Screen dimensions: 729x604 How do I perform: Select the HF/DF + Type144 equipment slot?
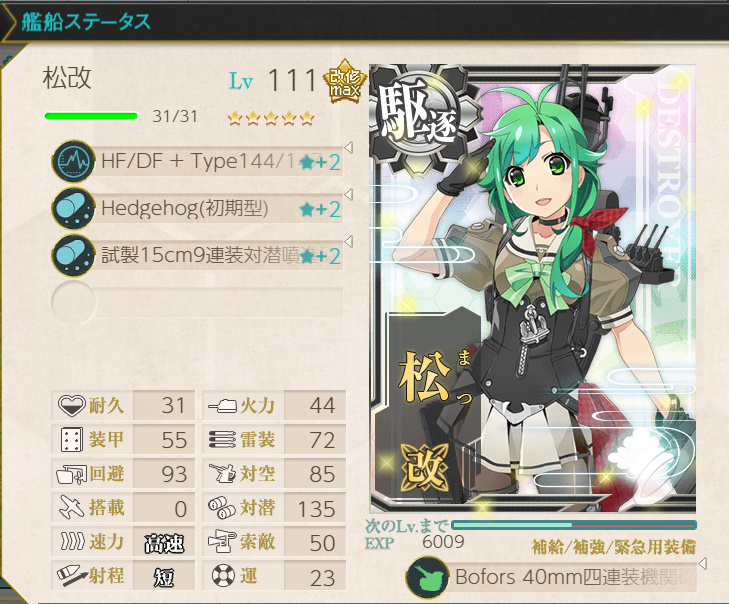[198, 161]
